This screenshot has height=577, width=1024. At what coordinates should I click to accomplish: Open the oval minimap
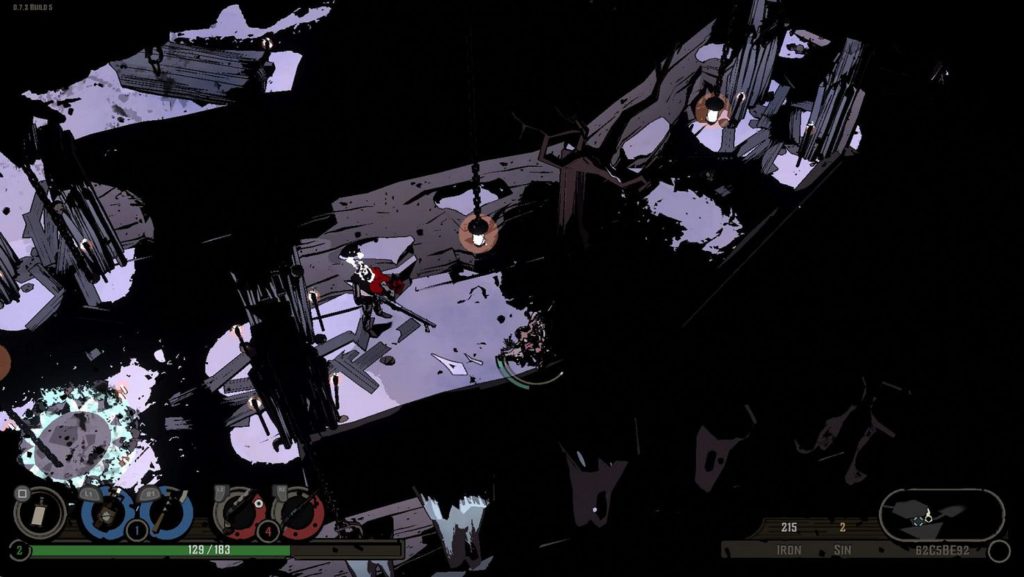[941, 515]
